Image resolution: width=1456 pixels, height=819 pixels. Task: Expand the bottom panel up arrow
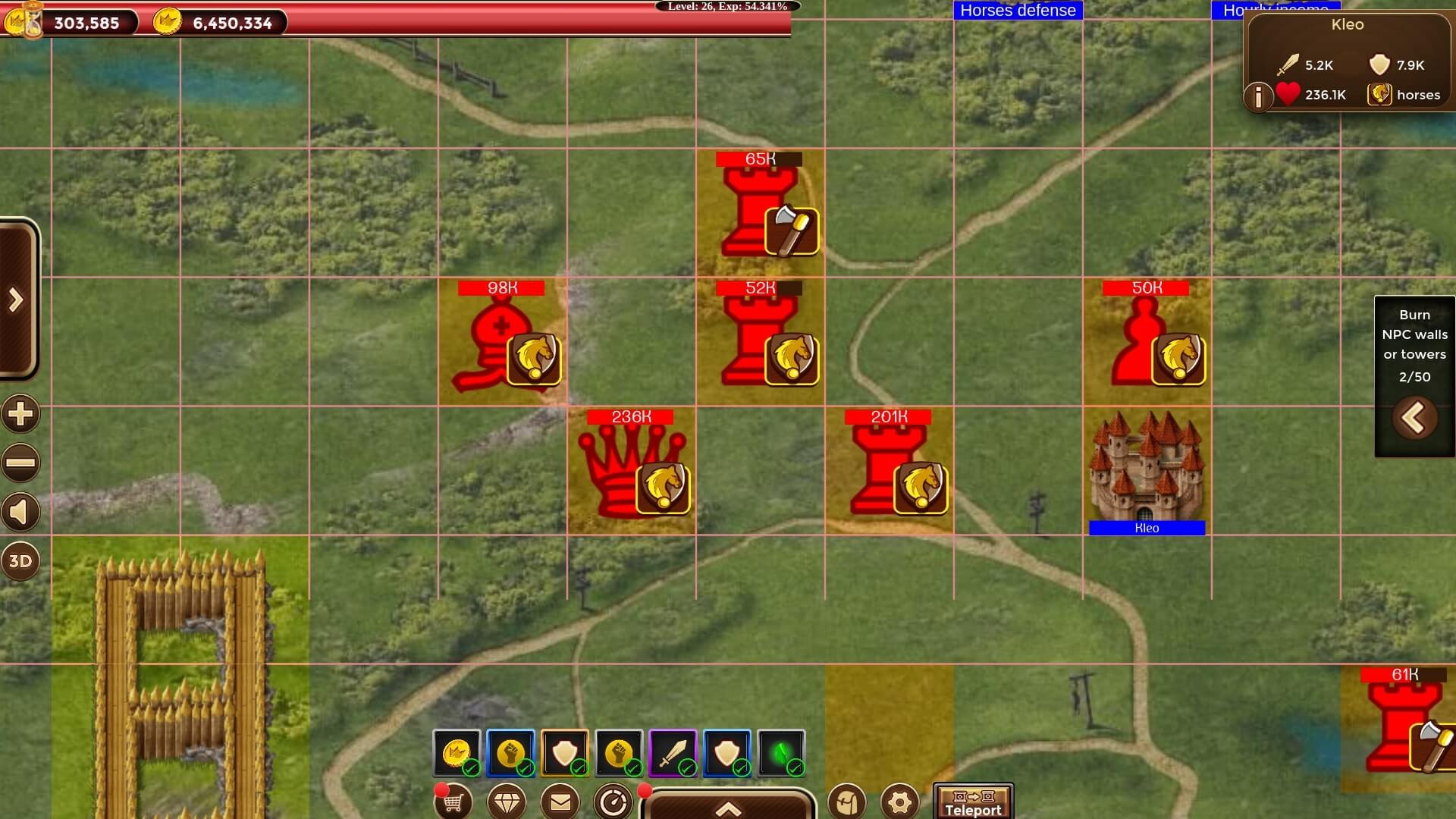point(728,808)
